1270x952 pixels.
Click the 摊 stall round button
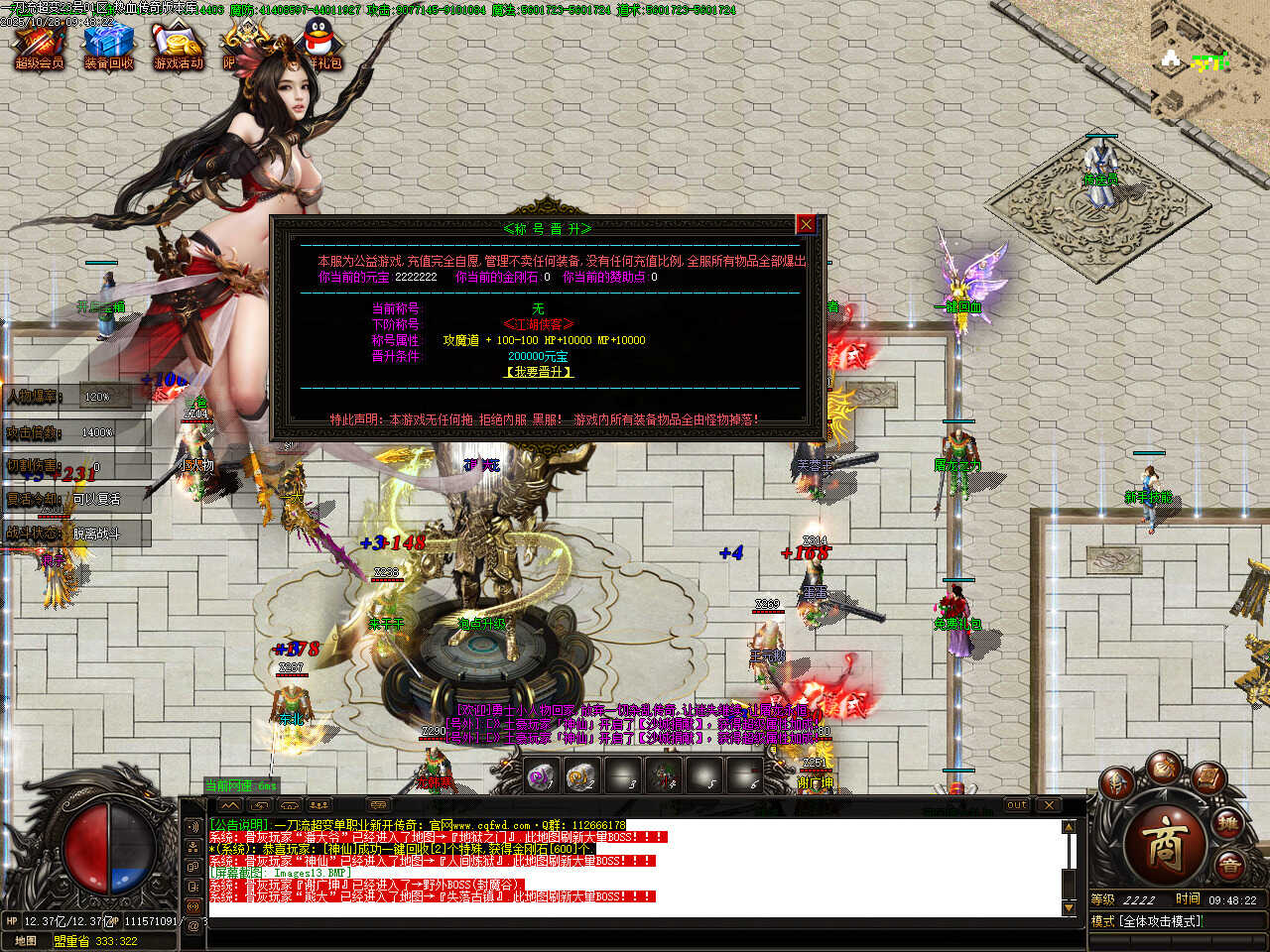(x=1228, y=822)
